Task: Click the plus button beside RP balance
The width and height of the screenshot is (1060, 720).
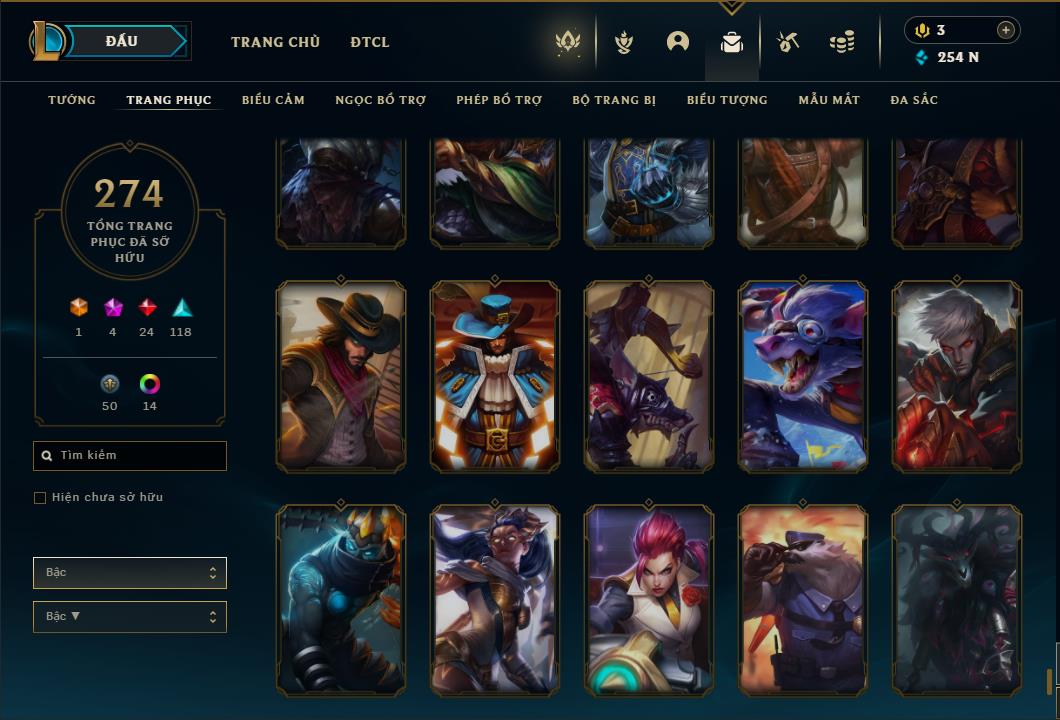Action: 1005,30
